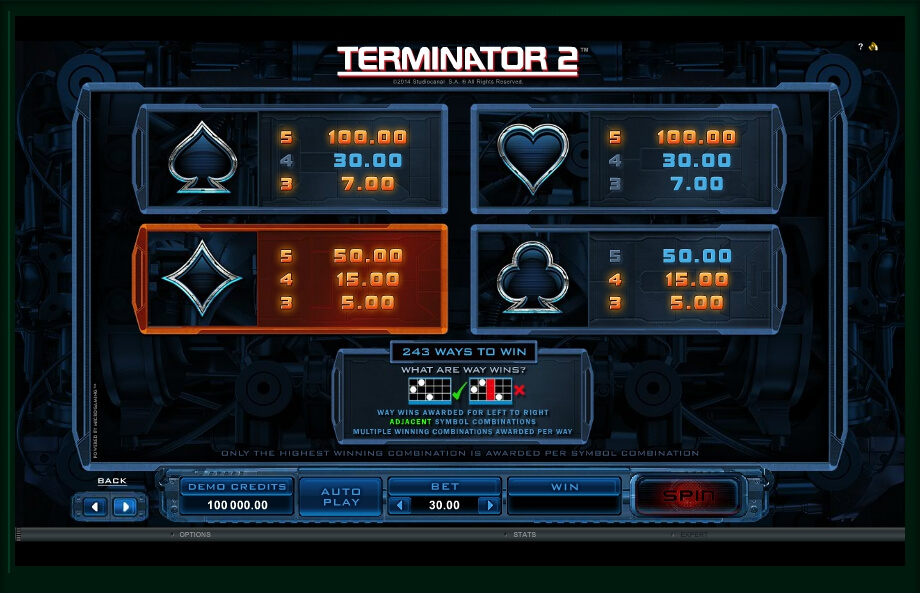Open the Auto Play options
This screenshot has height=593, width=920.
341,496
